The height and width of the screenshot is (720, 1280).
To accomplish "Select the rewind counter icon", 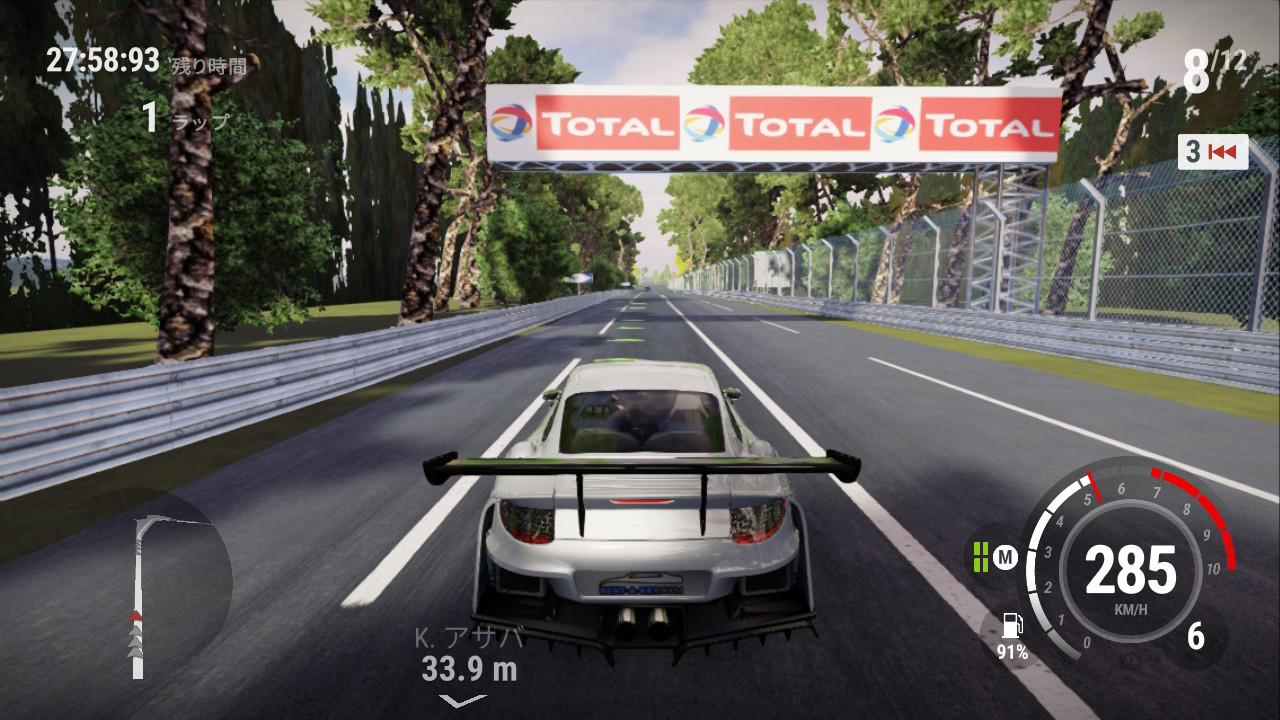I will [1212, 152].
